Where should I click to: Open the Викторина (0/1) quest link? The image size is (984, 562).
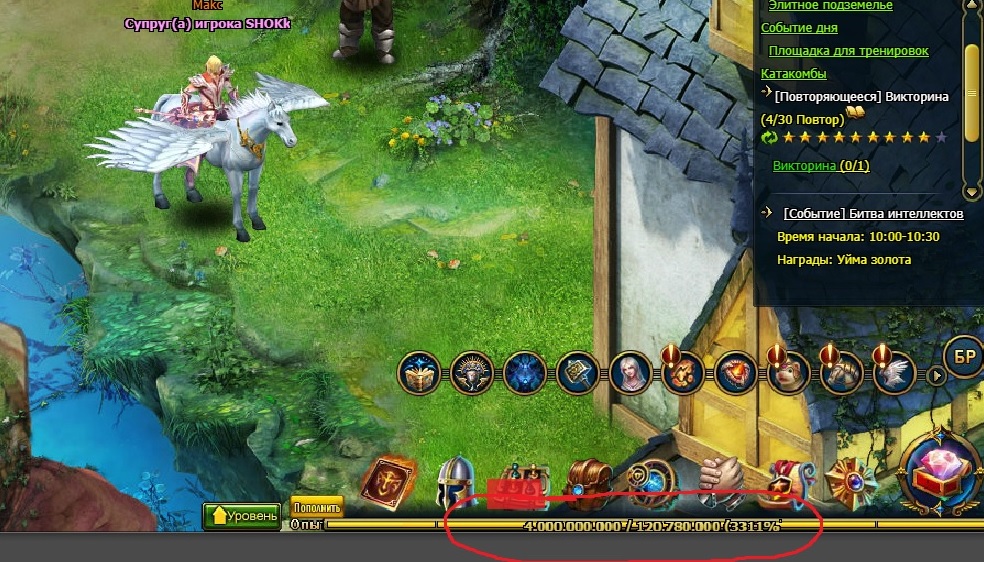click(821, 166)
